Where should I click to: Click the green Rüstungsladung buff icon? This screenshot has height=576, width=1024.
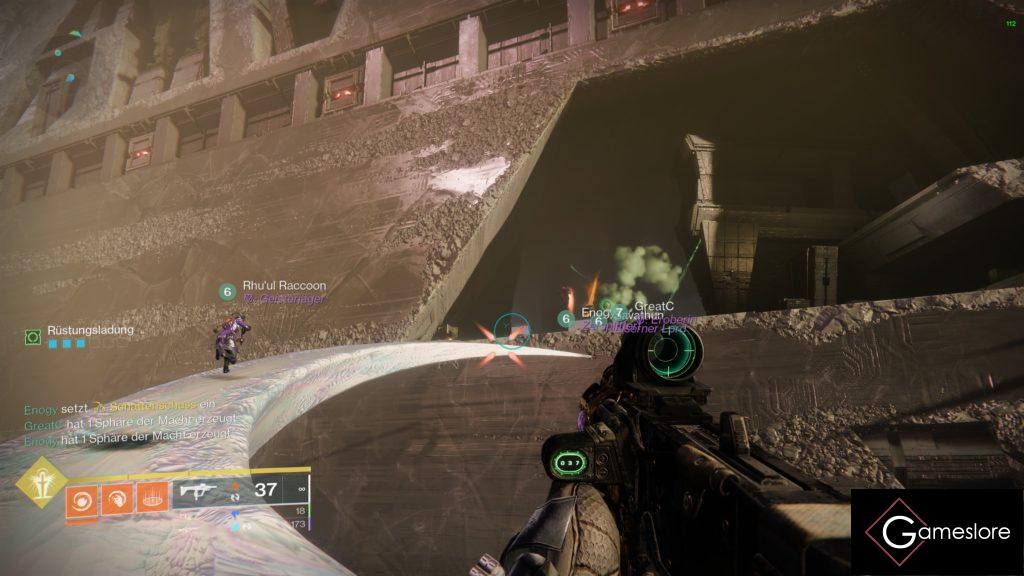click(33, 338)
